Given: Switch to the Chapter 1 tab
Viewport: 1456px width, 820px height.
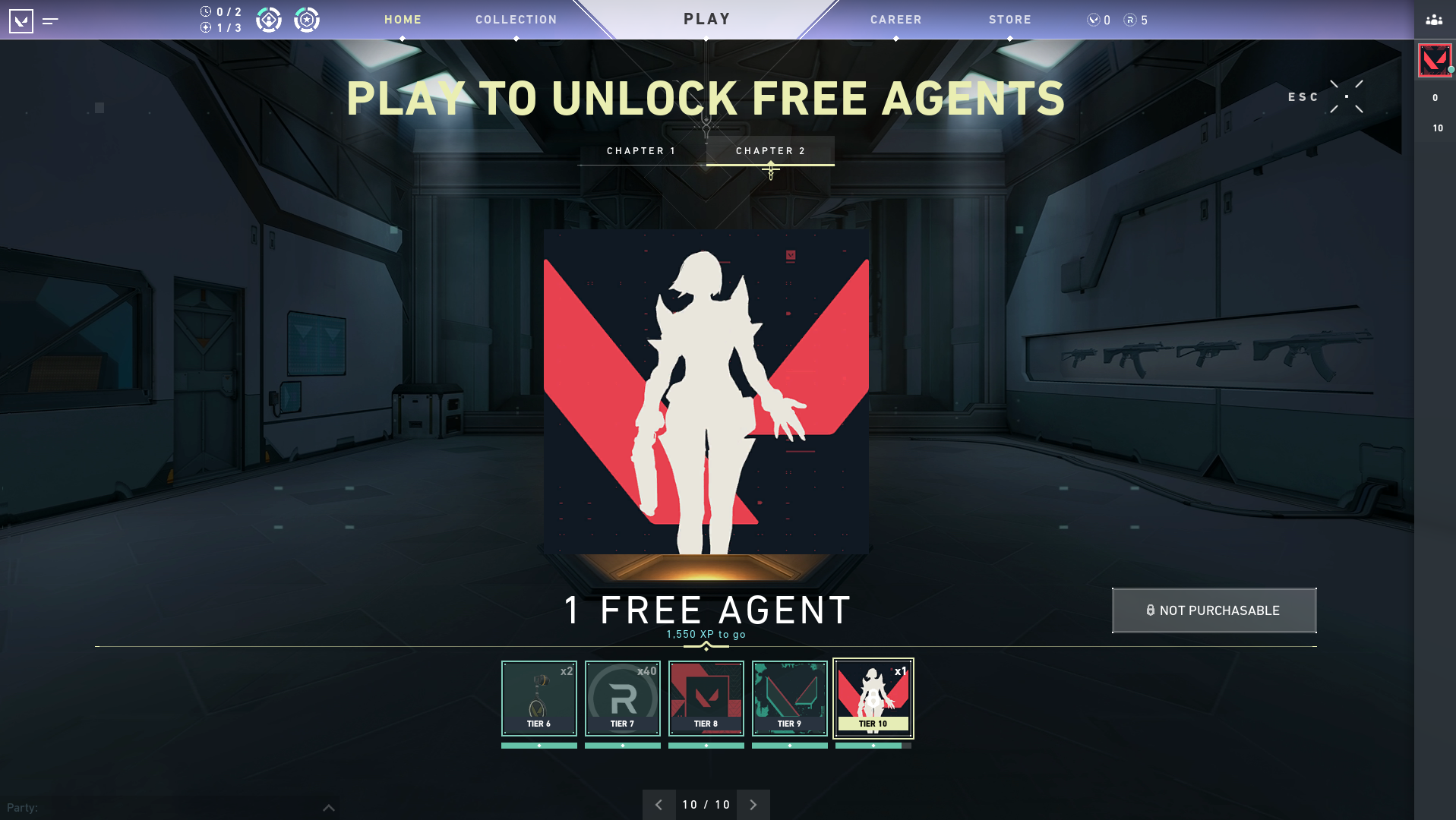Looking at the screenshot, I should 641,151.
